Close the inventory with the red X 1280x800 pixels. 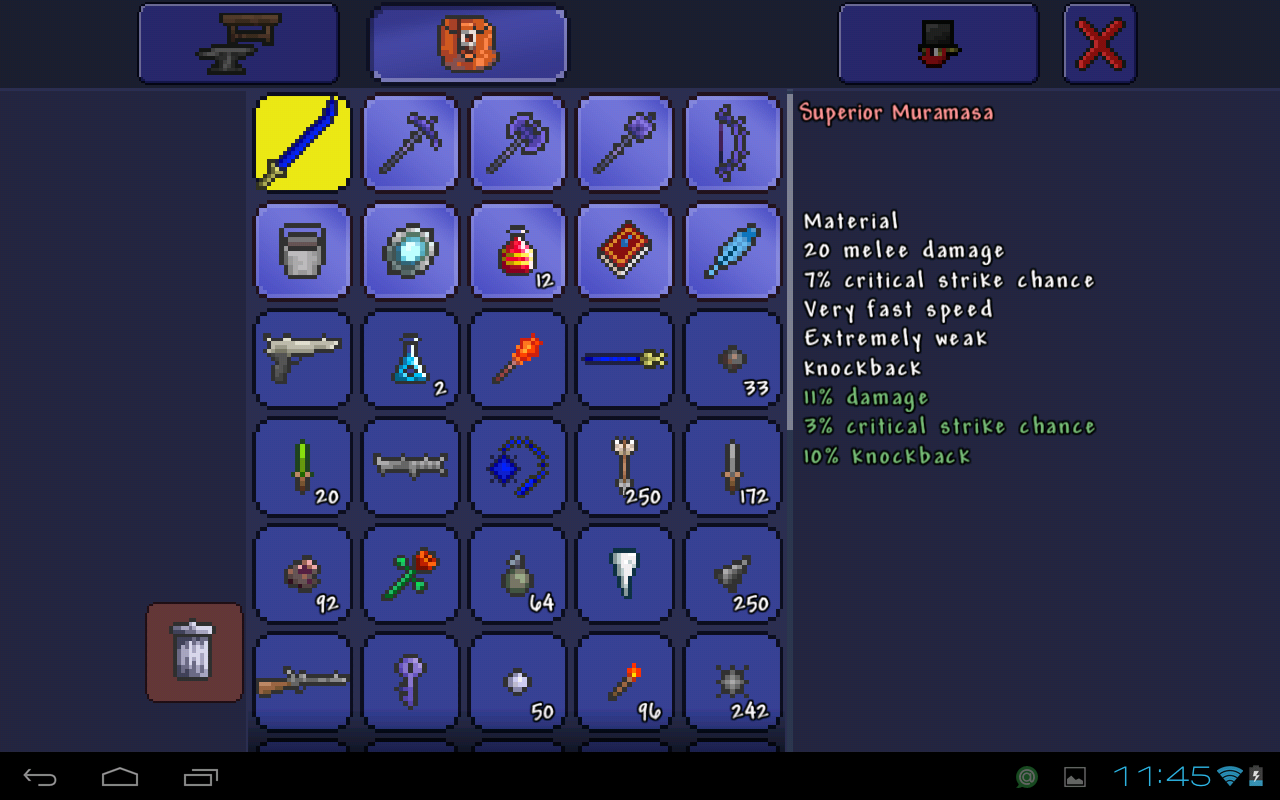coord(1099,44)
